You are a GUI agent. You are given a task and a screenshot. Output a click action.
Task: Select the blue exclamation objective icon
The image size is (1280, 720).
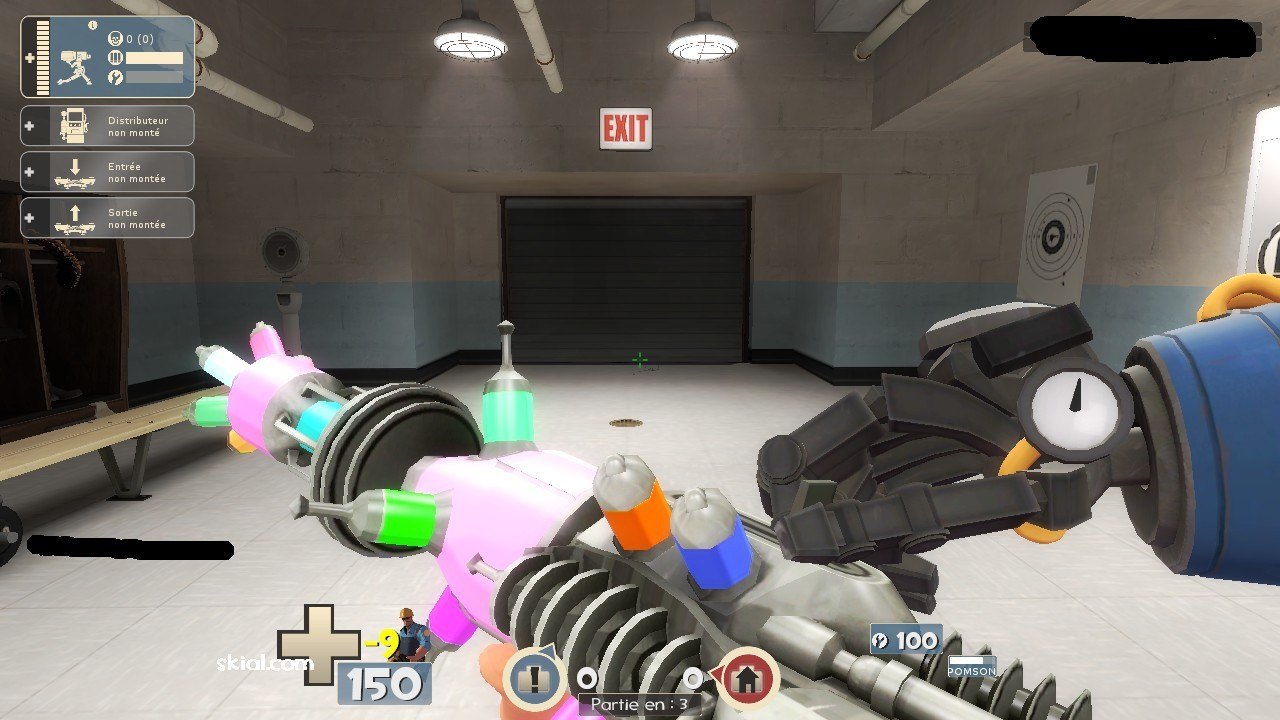point(535,677)
